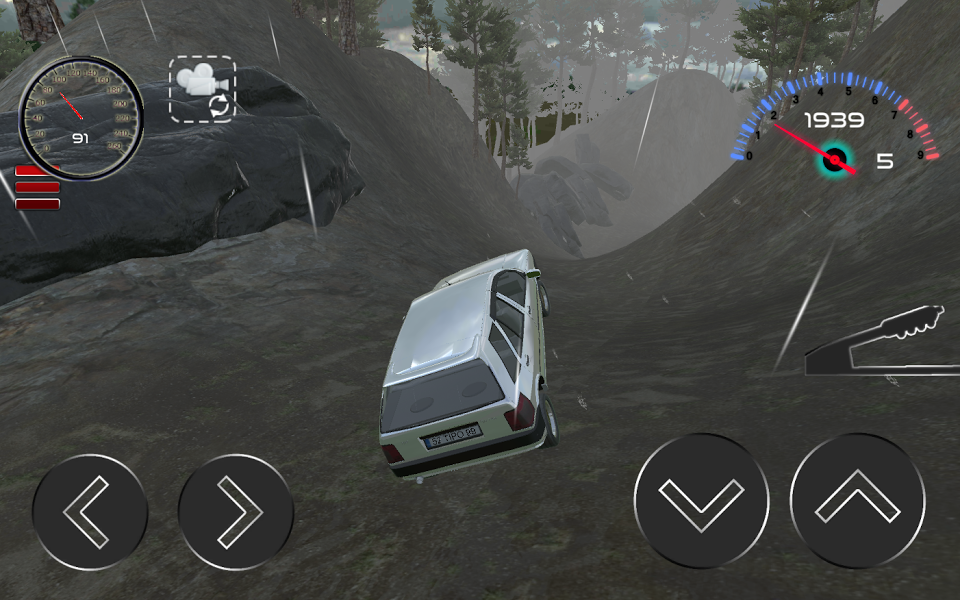Steer right with the right arrow button

pyautogui.click(x=236, y=511)
